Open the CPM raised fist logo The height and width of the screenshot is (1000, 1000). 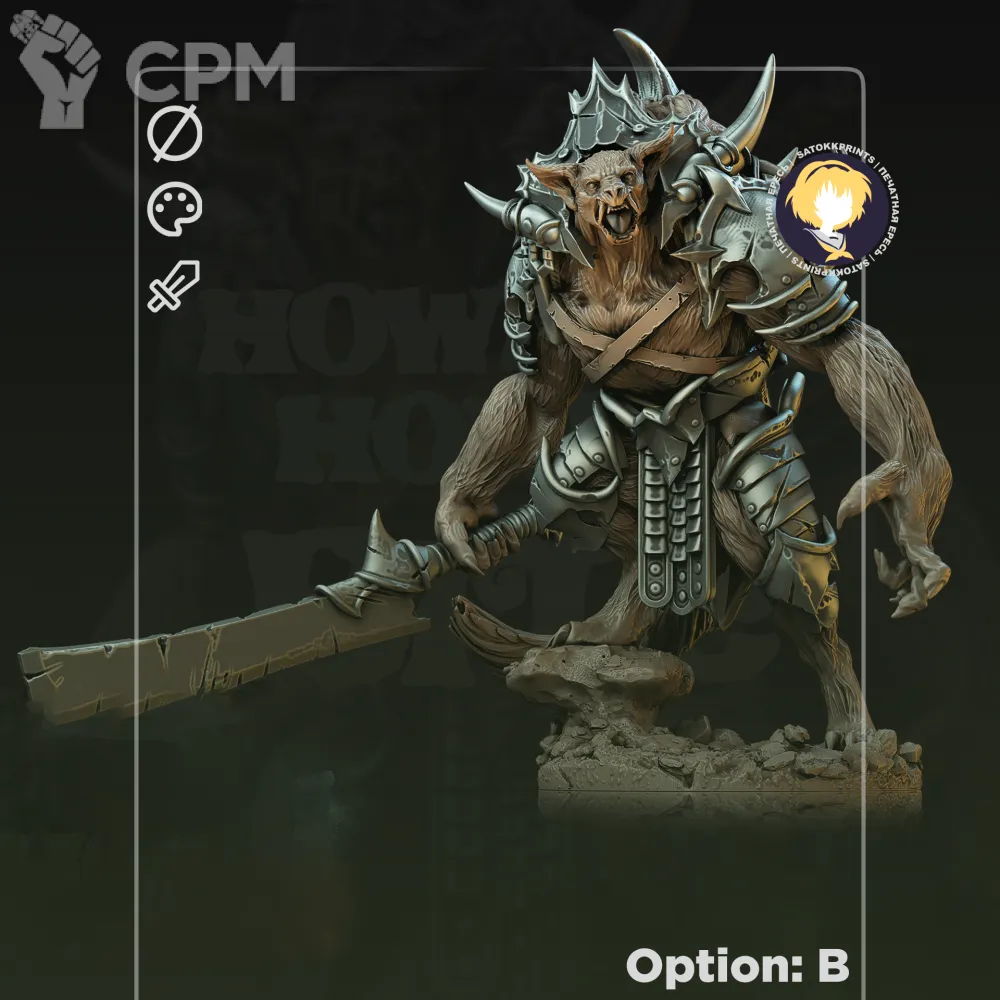click(61, 68)
